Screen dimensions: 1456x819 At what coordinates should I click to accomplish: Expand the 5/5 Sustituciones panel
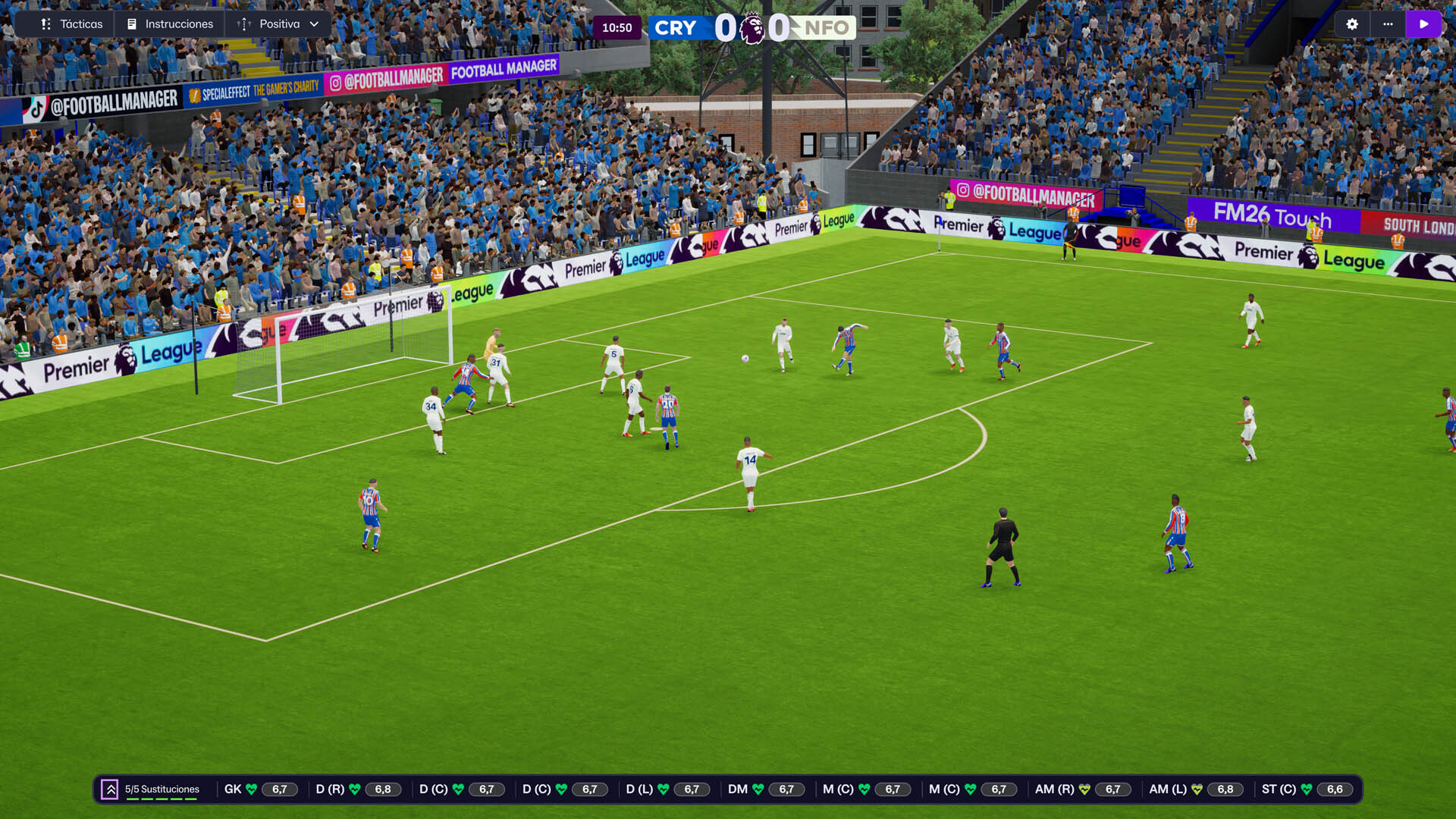(x=110, y=789)
